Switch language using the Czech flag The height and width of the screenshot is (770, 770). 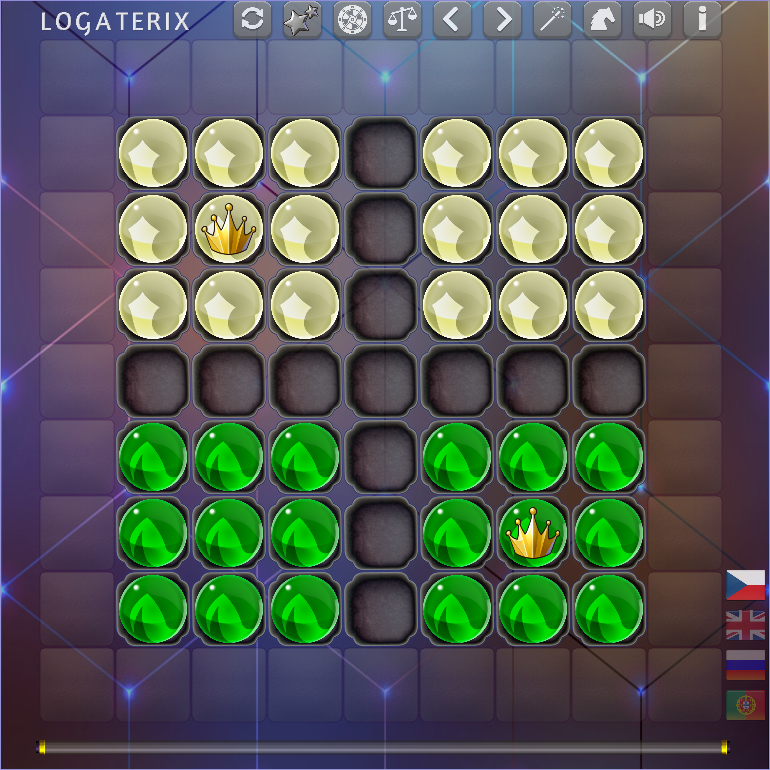(745, 585)
